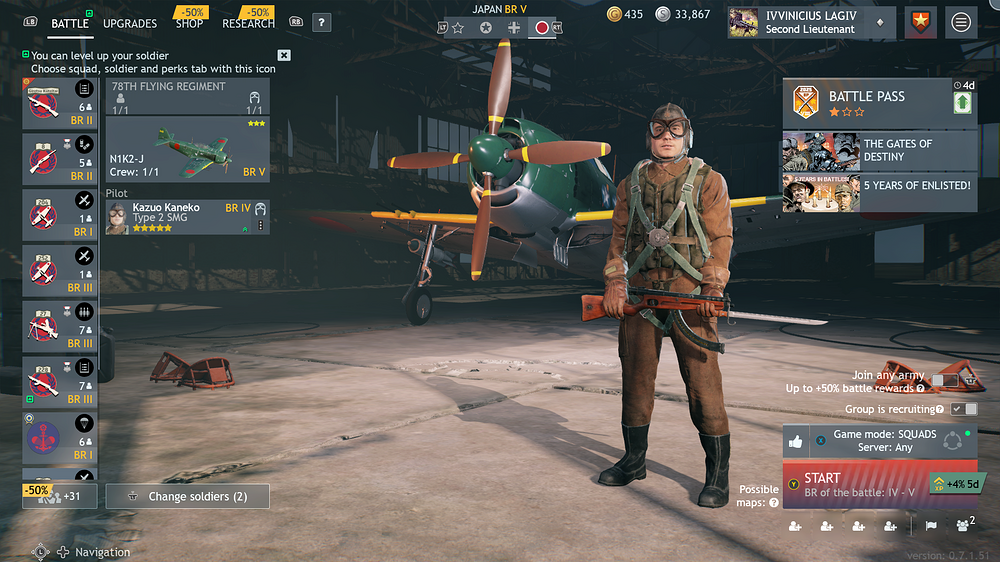Open the Shop tab
Viewport: 1000px width, 562px height.
pyautogui.click(x=190, y=23)
